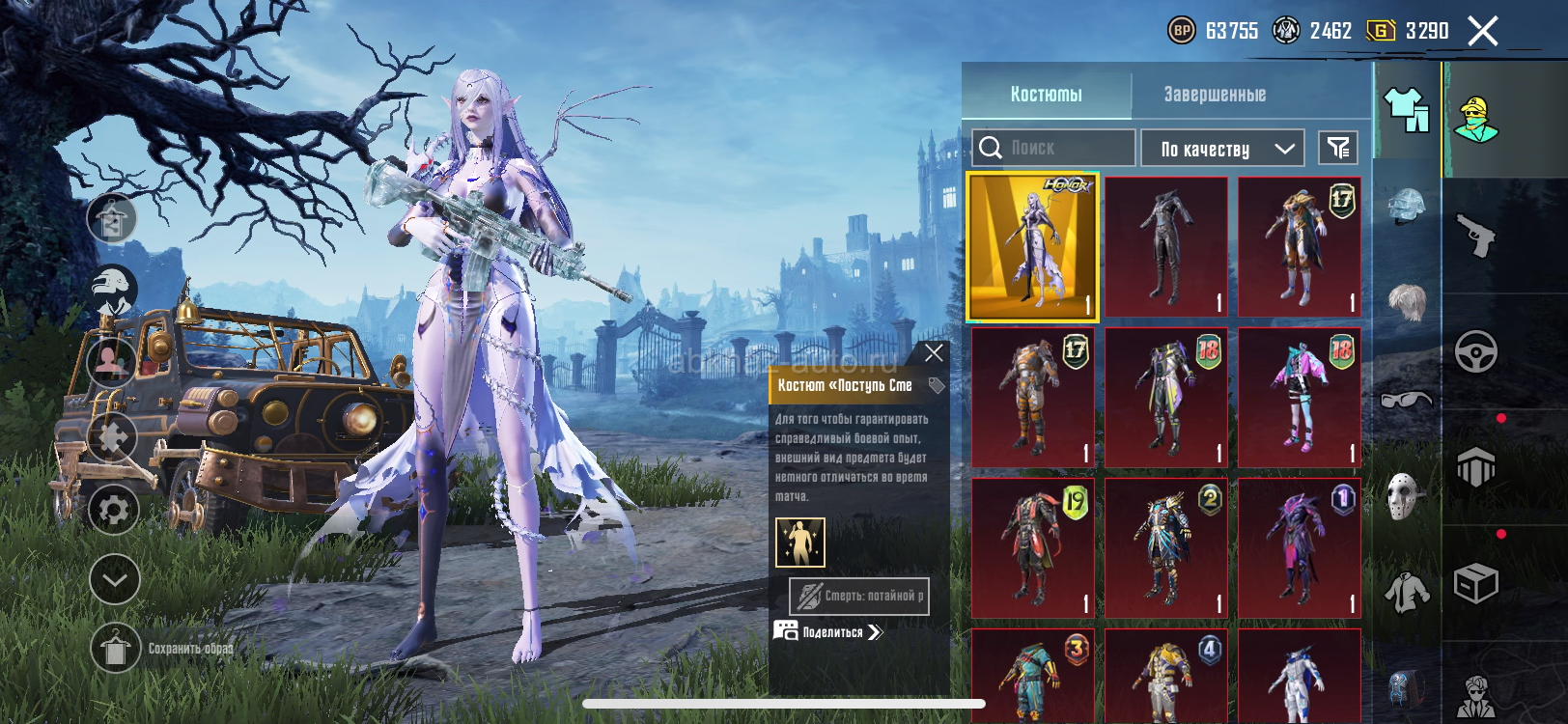Collapse the side menu with down arrow
Screen dimensions: 1568x724
[x=114, y=579]
